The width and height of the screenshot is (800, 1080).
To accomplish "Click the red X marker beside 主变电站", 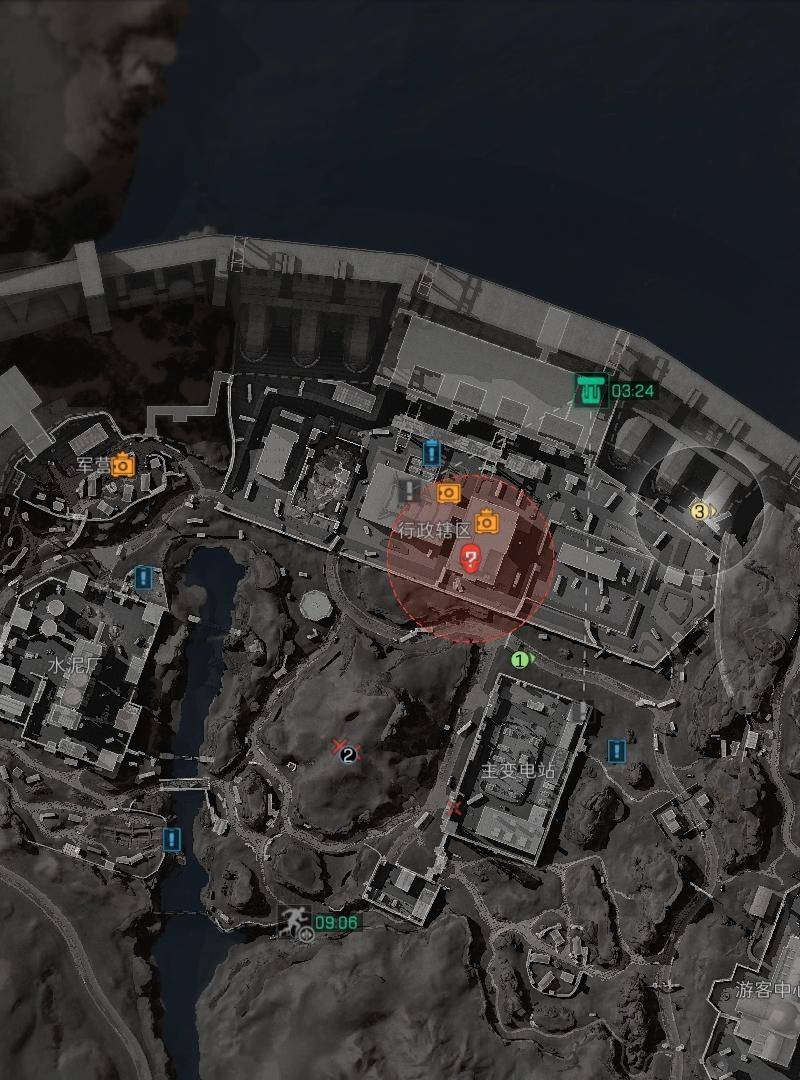I will (x=456, y=807).
